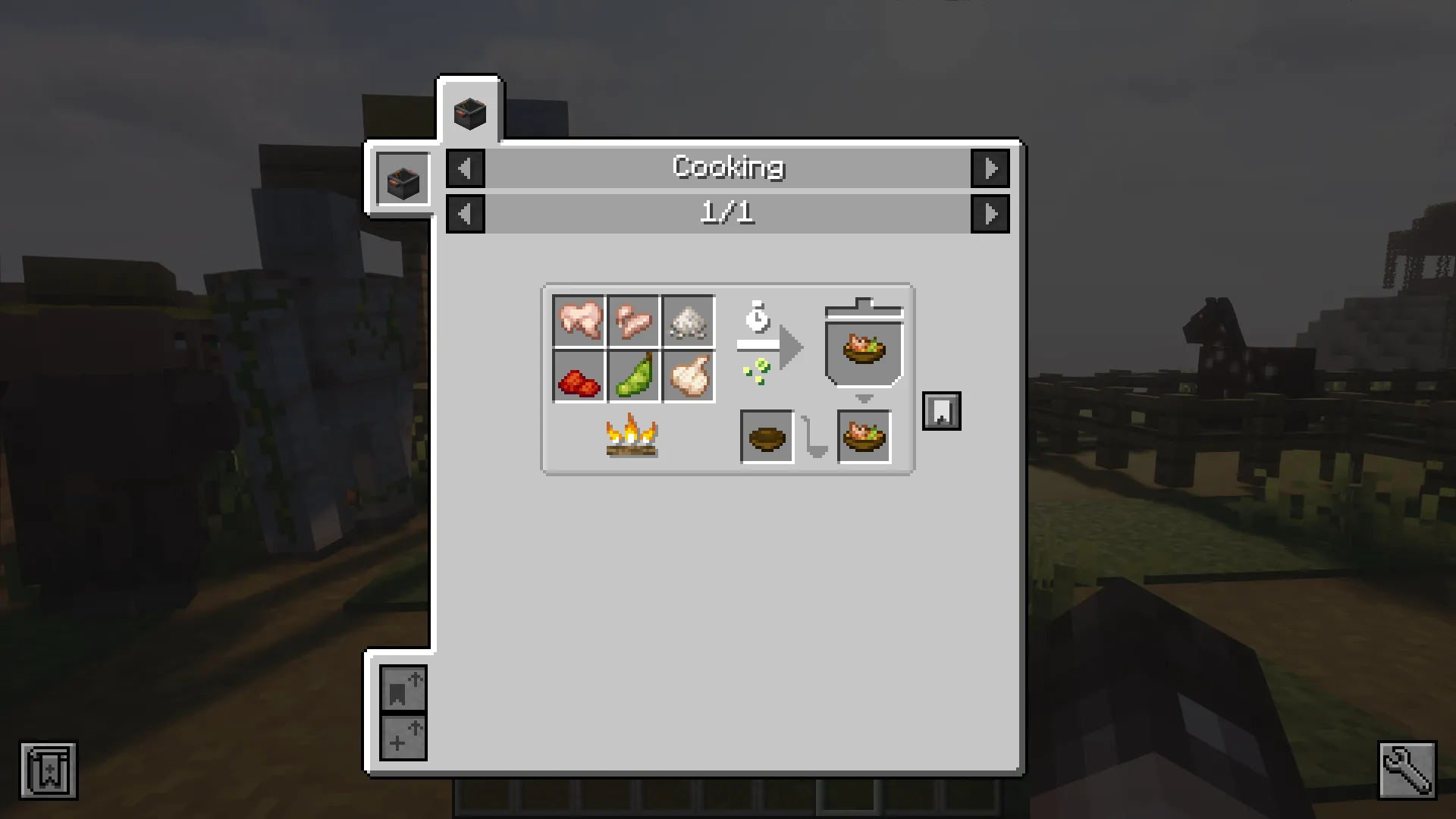Bookmark this recipe with the bookmark button
Viewport: 1456px width, 819px height.
942,409
